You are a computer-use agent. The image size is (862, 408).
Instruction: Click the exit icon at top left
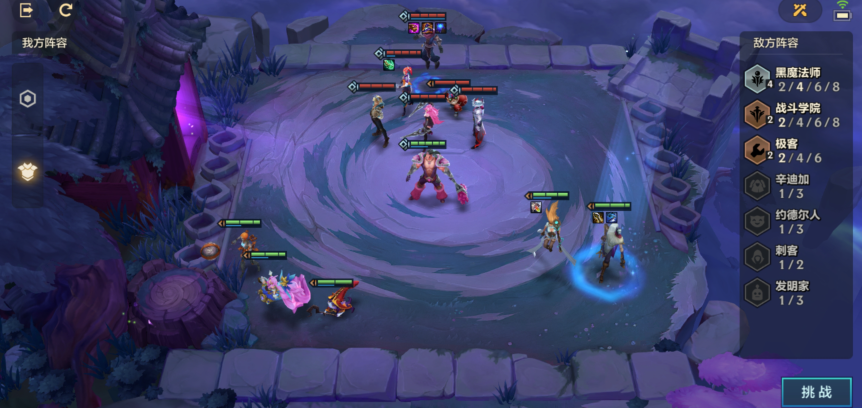26,11
